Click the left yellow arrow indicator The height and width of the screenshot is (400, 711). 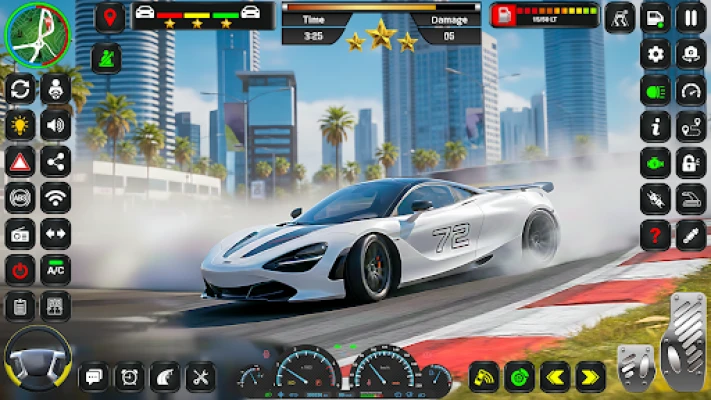click(554, 377)
